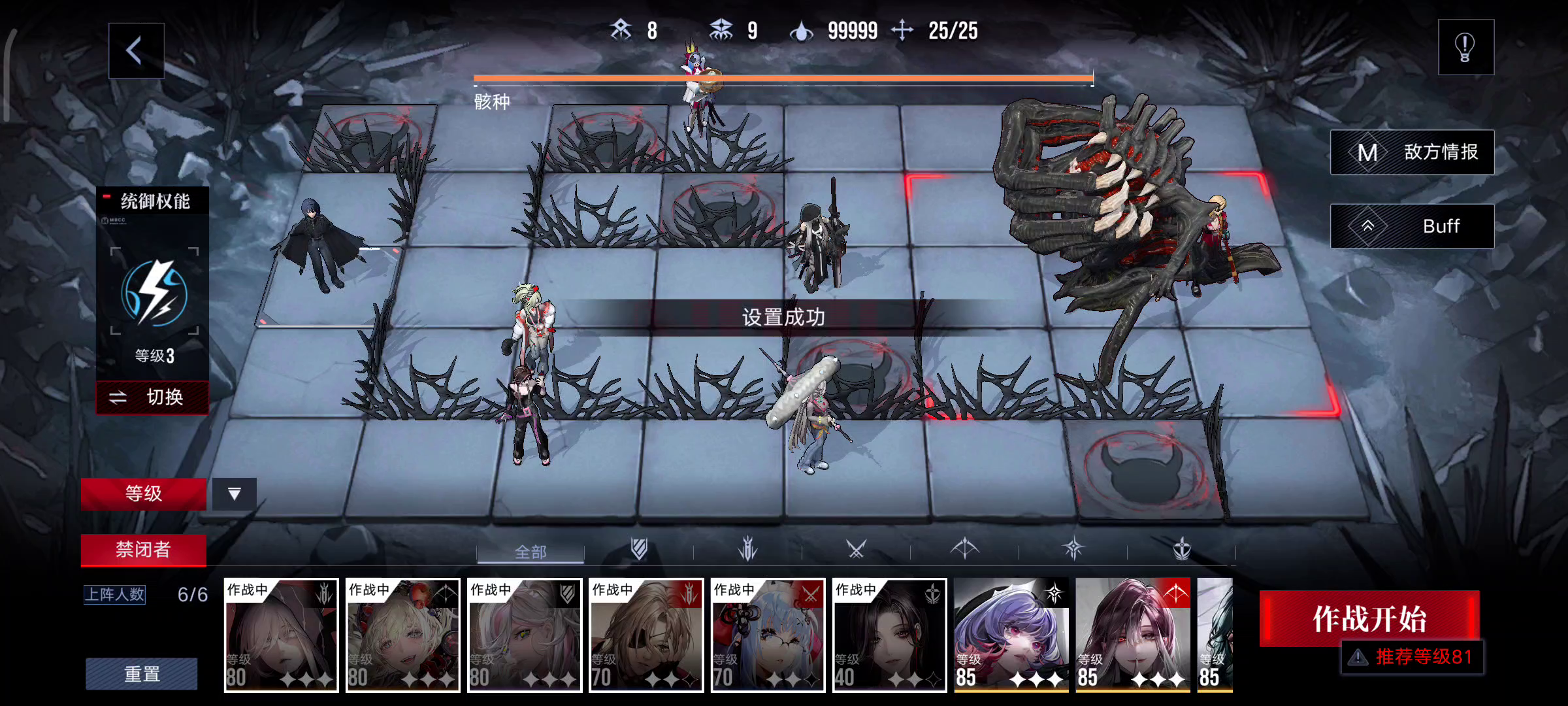Click the water drop resource counter icon
Viewport: 1568px width, 706px height.
802,31
